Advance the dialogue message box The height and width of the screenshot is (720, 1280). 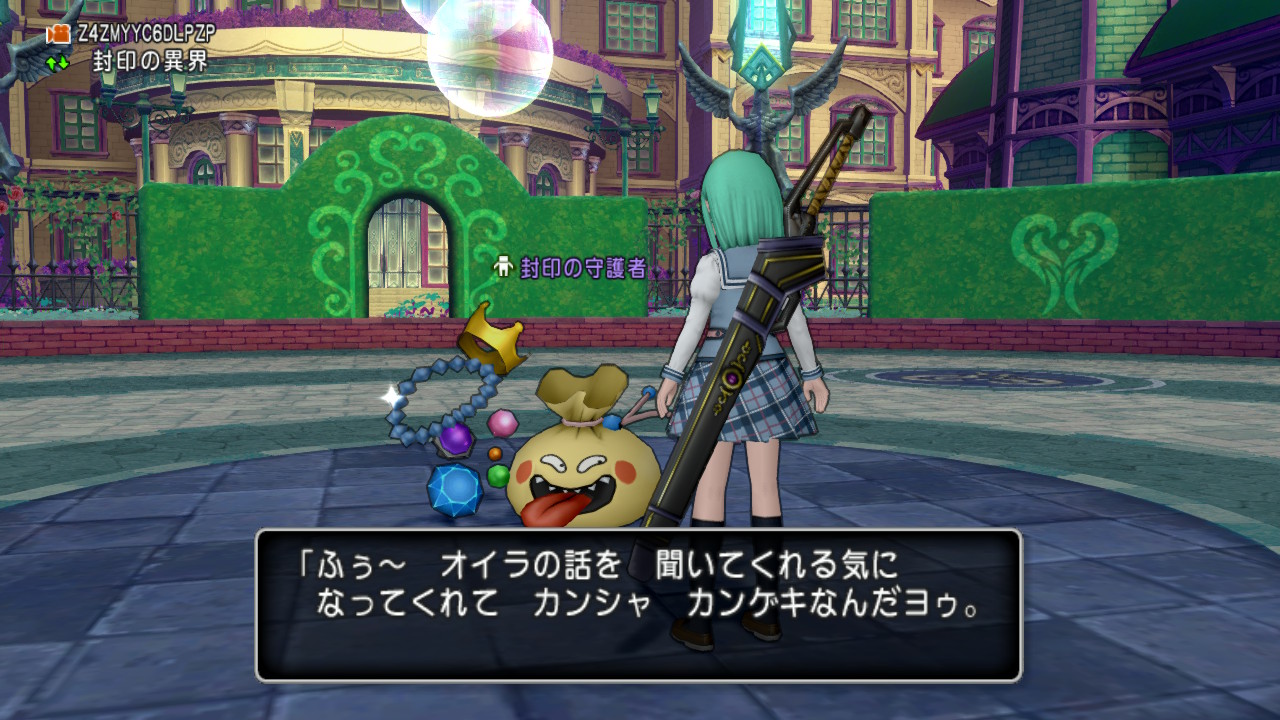[x=638, y=605]
